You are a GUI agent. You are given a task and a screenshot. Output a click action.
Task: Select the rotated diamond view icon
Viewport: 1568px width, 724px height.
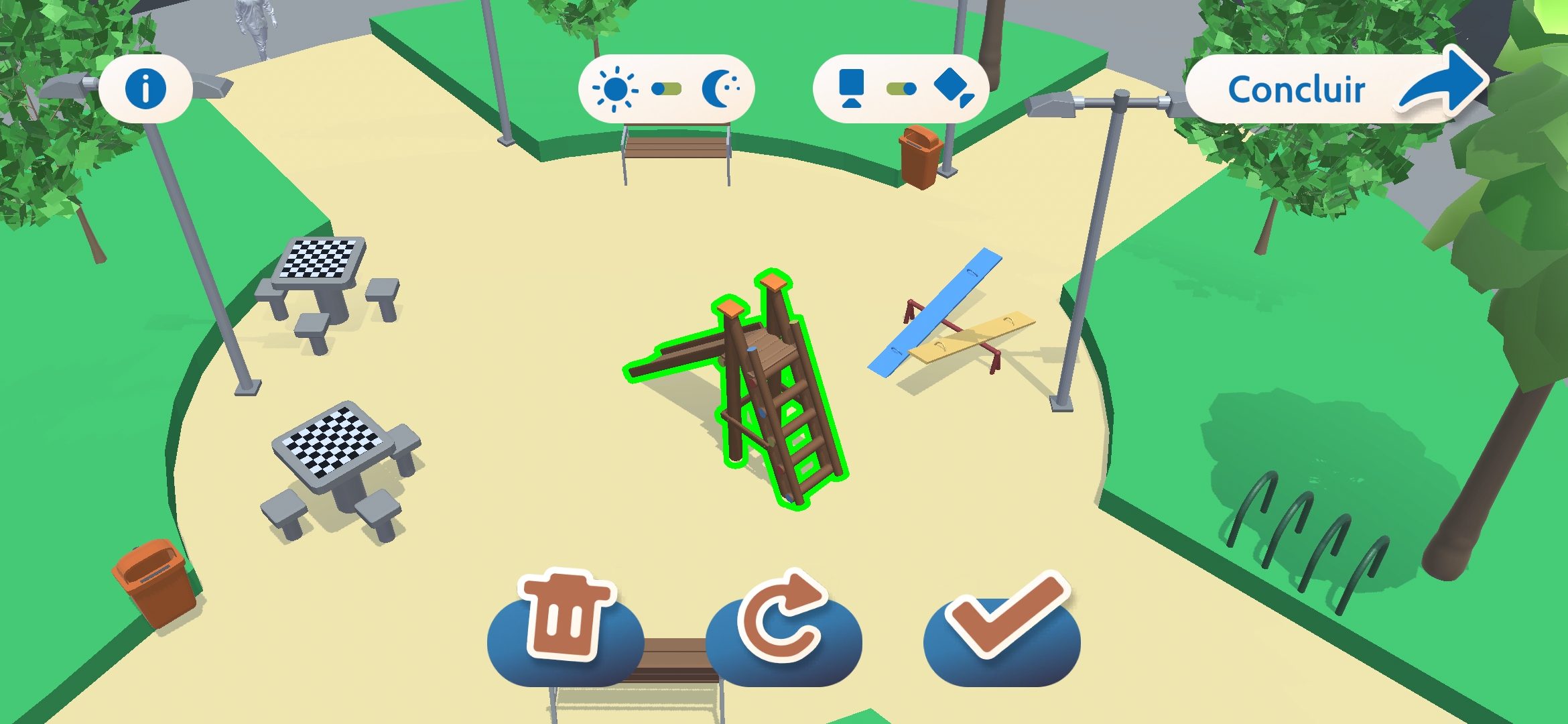pos(954,86)
